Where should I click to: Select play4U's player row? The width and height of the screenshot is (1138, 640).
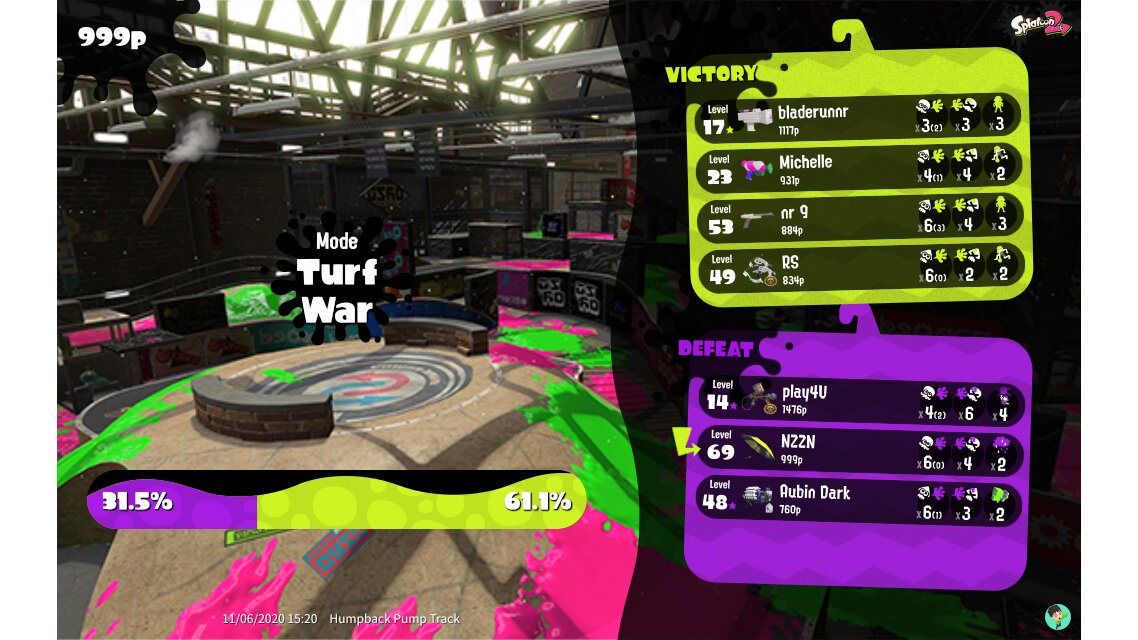click(x=860, y=400)
